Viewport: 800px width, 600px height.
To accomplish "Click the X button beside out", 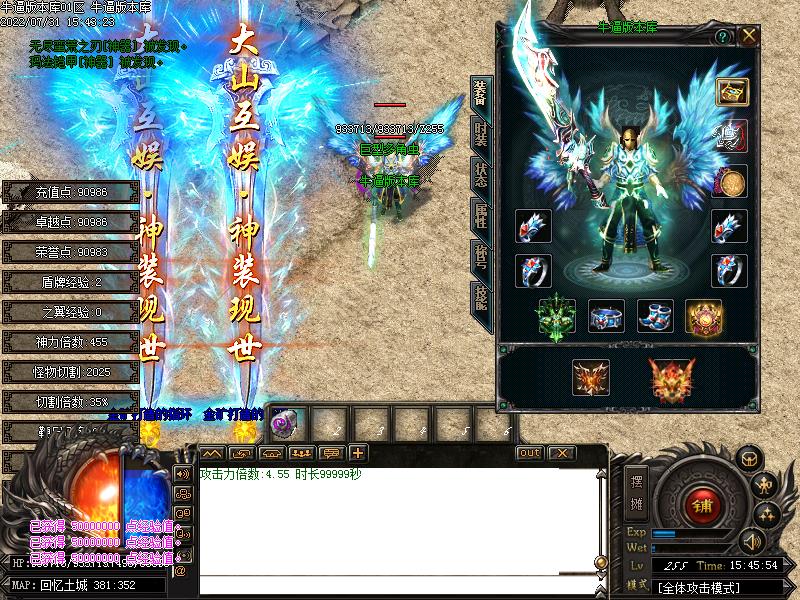I will (x=562, y=453).
